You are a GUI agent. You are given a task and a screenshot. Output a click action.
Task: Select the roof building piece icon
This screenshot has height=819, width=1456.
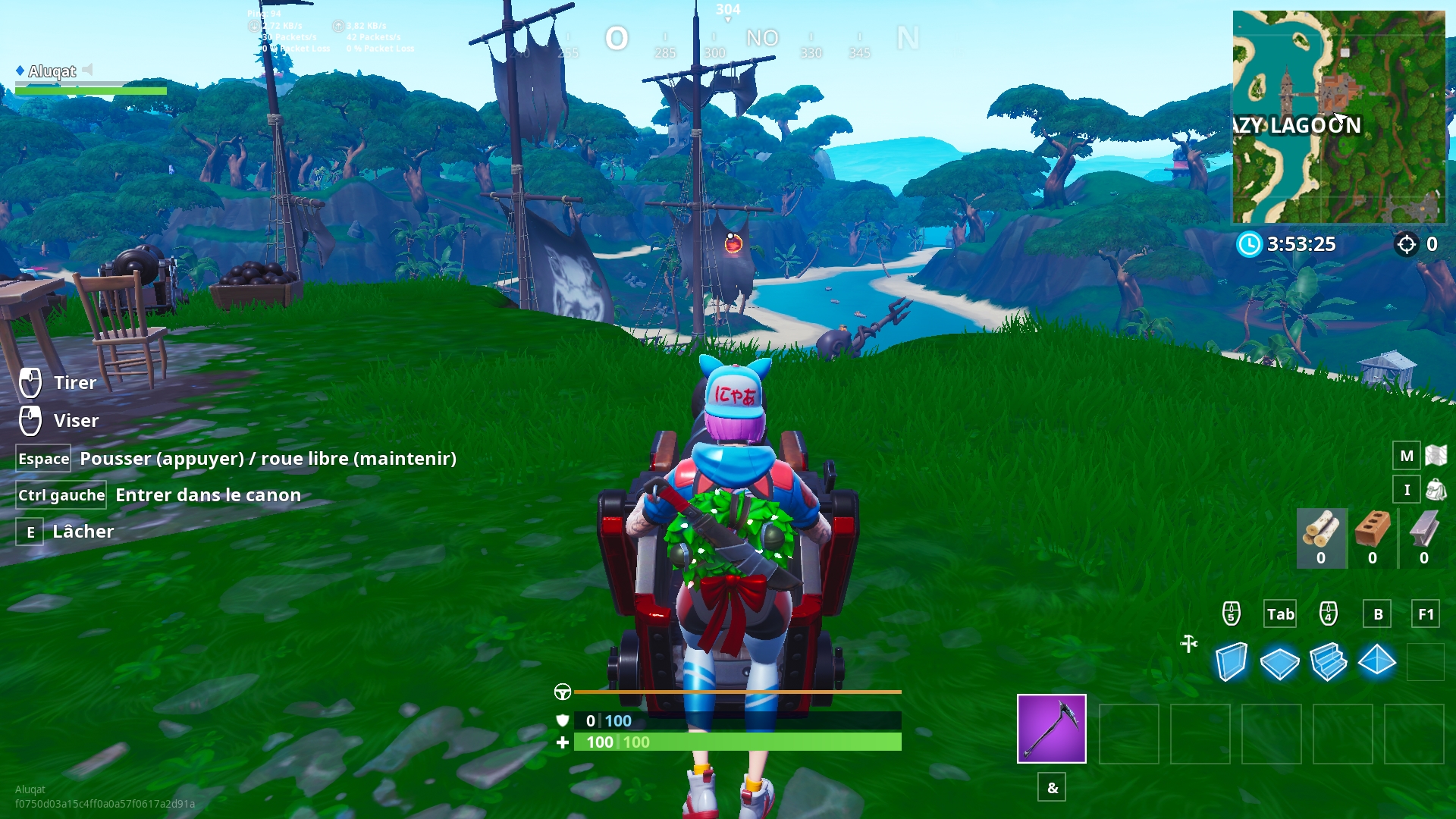[x=1378, y=661]
